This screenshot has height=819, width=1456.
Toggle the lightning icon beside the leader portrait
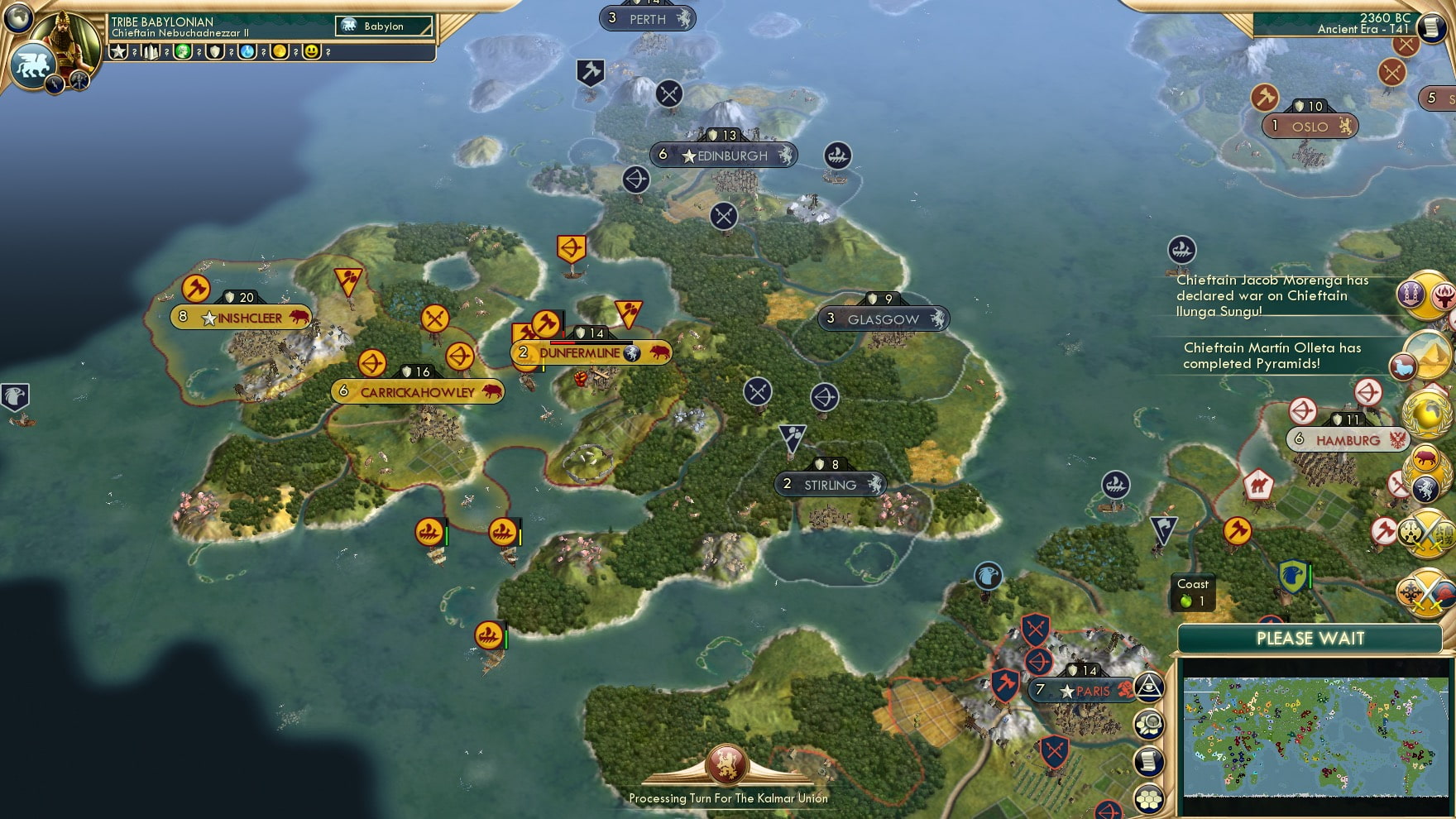53,84
